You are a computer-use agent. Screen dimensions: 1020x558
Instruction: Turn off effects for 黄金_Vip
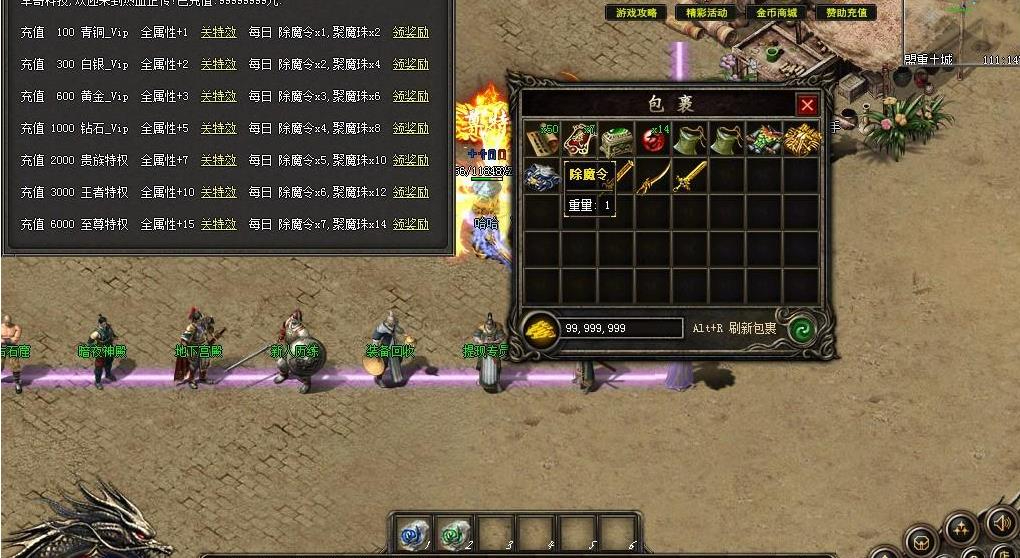tap(218, 96)
